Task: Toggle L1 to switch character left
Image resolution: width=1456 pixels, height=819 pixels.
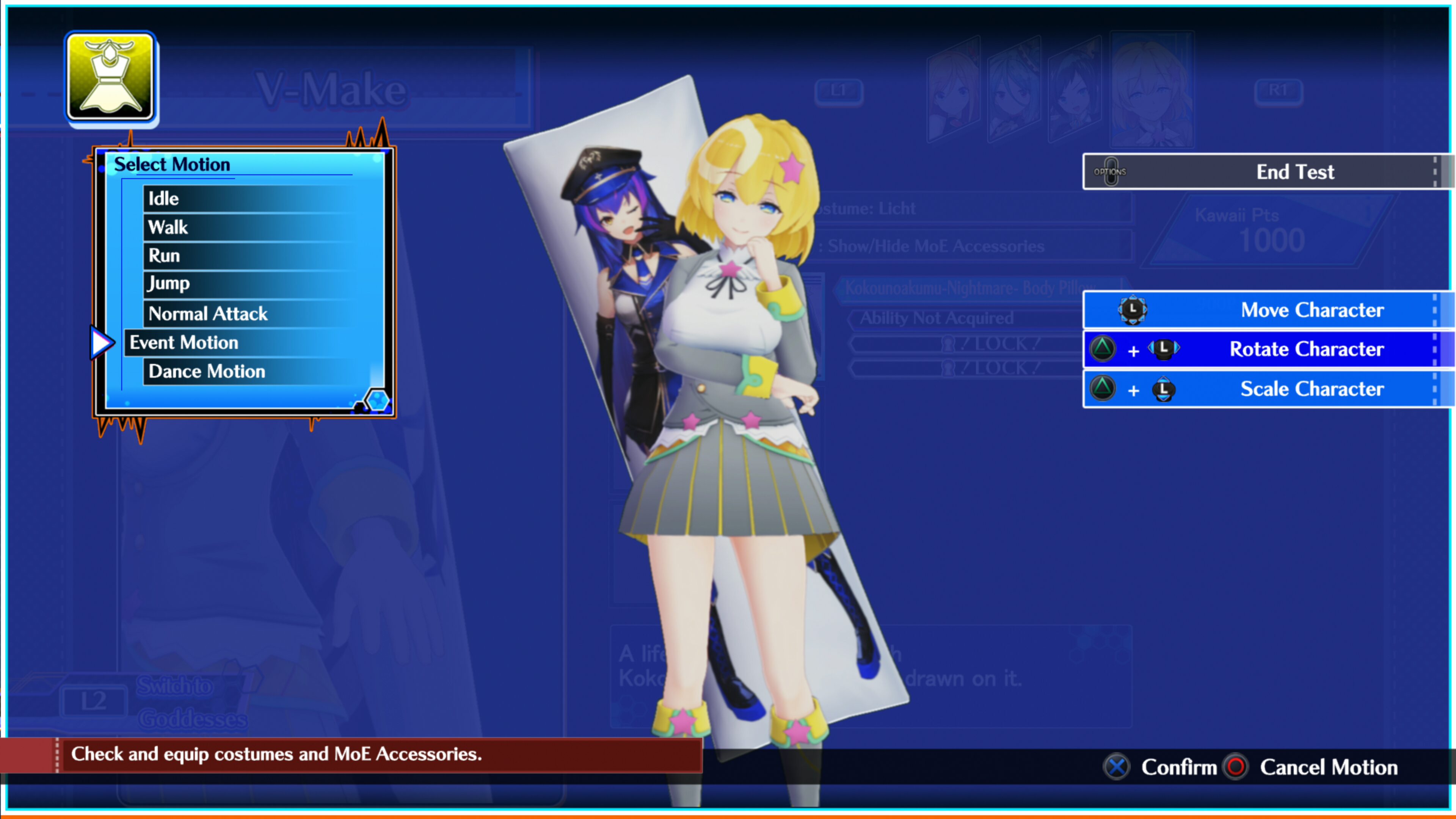Action: click(x=839, y=91)
